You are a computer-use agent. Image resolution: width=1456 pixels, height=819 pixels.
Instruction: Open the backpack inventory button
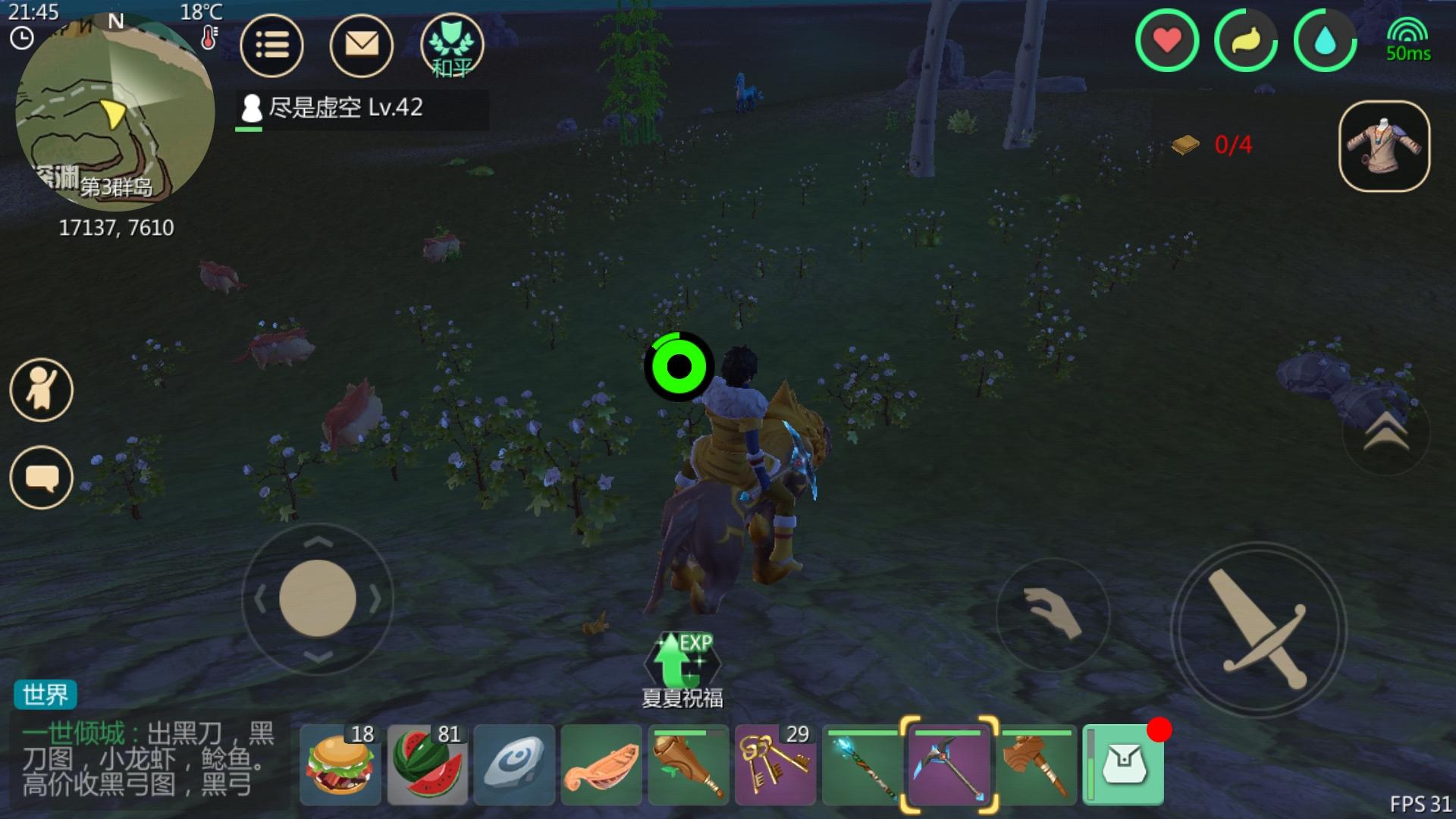tap(1123, 765)
